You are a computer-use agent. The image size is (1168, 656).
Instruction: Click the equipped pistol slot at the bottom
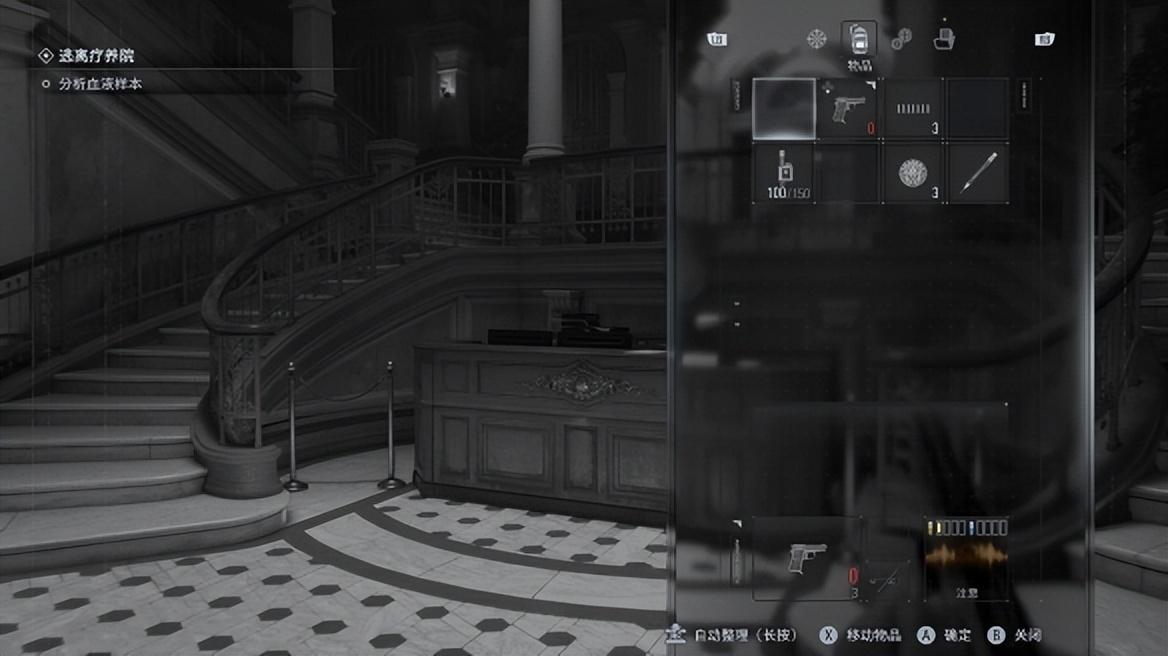[806, 558]
